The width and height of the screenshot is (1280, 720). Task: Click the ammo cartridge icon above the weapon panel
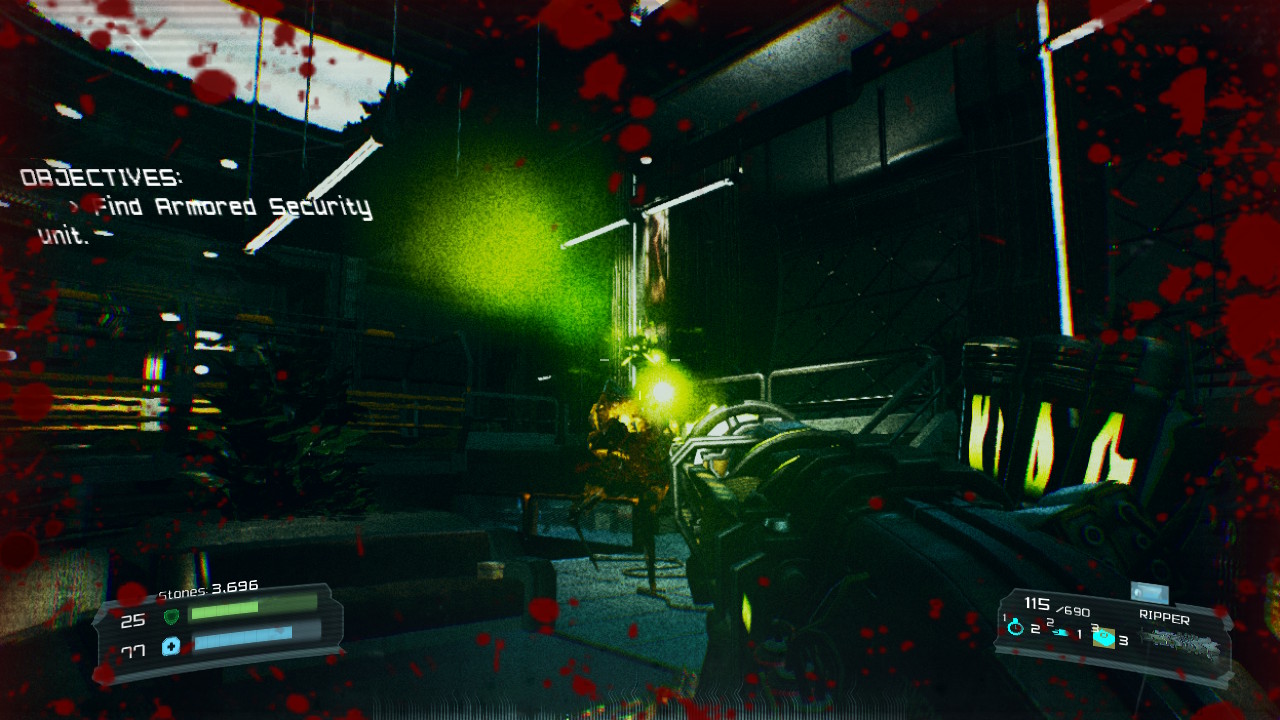pos(1150,592)
